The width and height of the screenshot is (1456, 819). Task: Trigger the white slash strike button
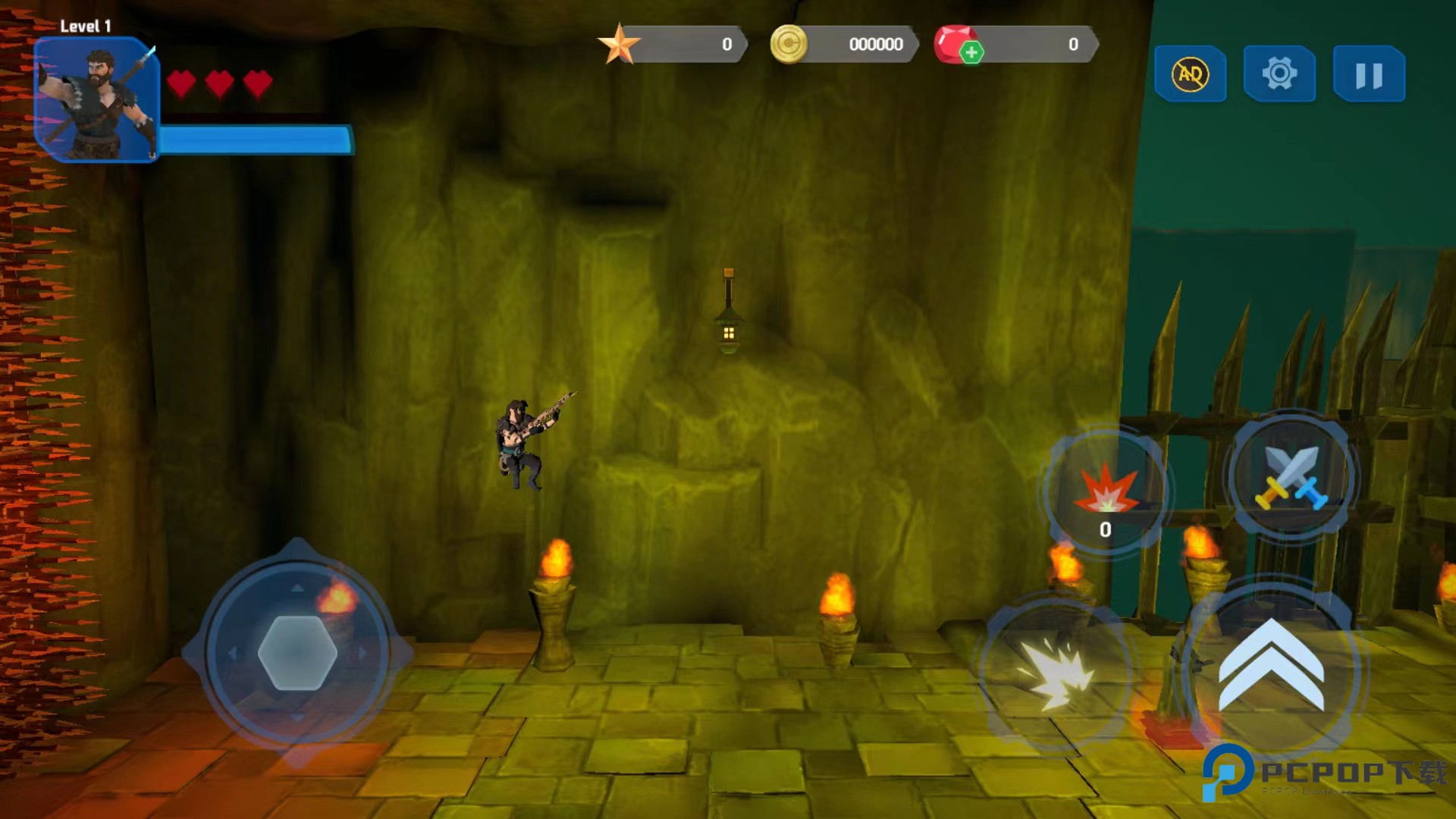coord(1056,672)
